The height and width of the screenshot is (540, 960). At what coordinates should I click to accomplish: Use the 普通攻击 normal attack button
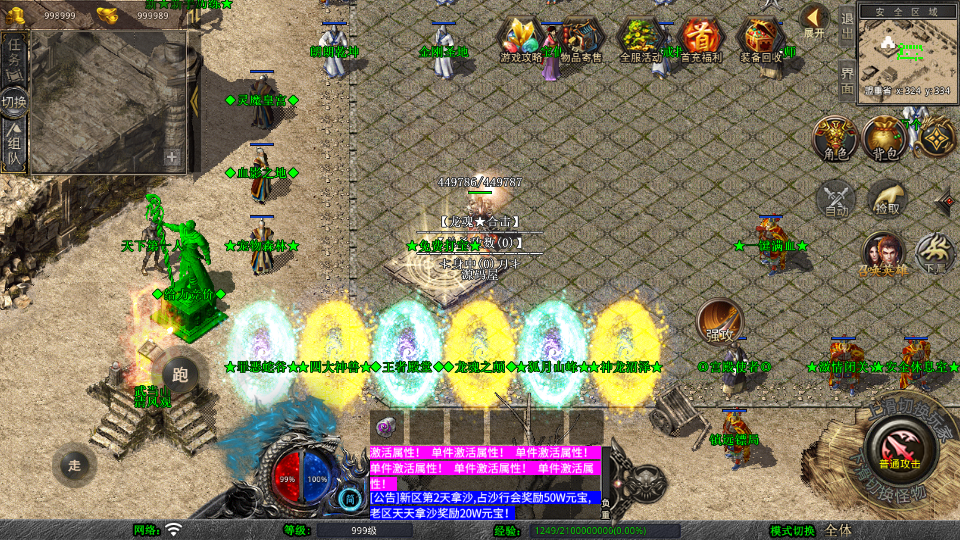click(x=899, y=443)
